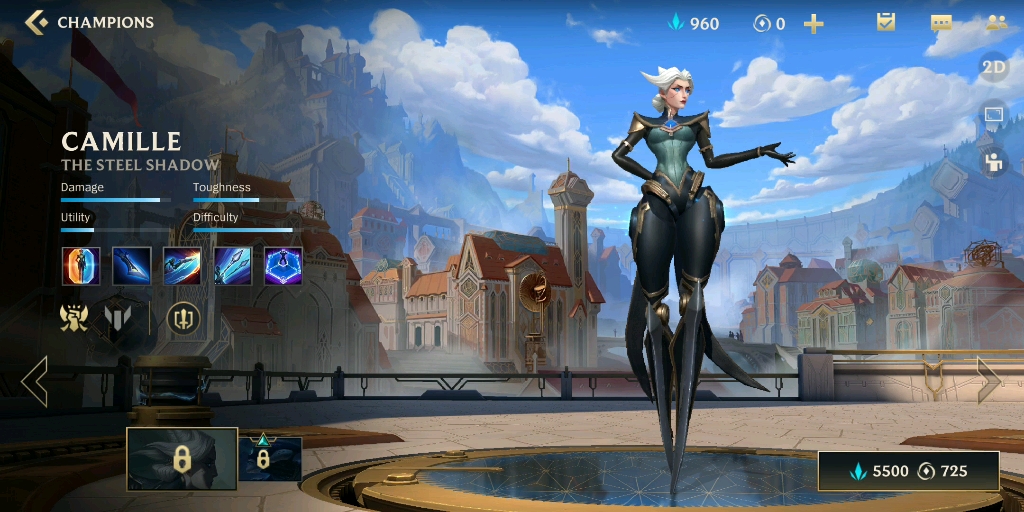Switch to the next champion arrow

[x=988, y=381]
